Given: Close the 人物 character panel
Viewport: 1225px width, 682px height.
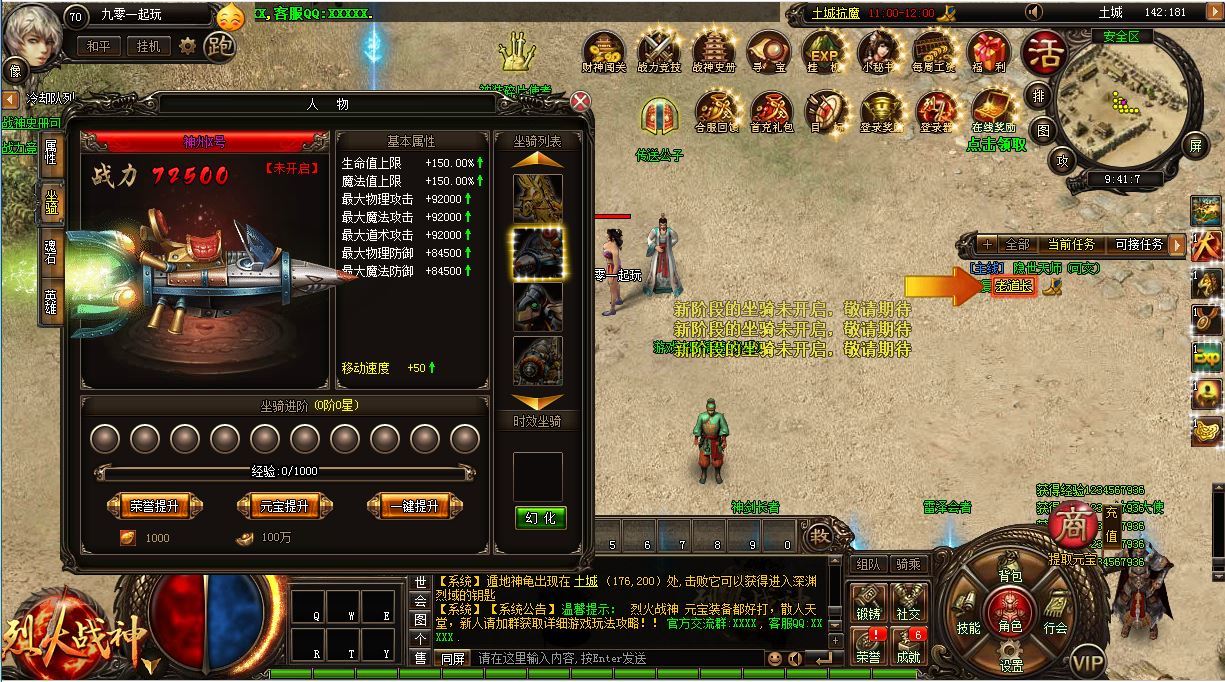Looking at the screenshot, I should coord(580,101).
